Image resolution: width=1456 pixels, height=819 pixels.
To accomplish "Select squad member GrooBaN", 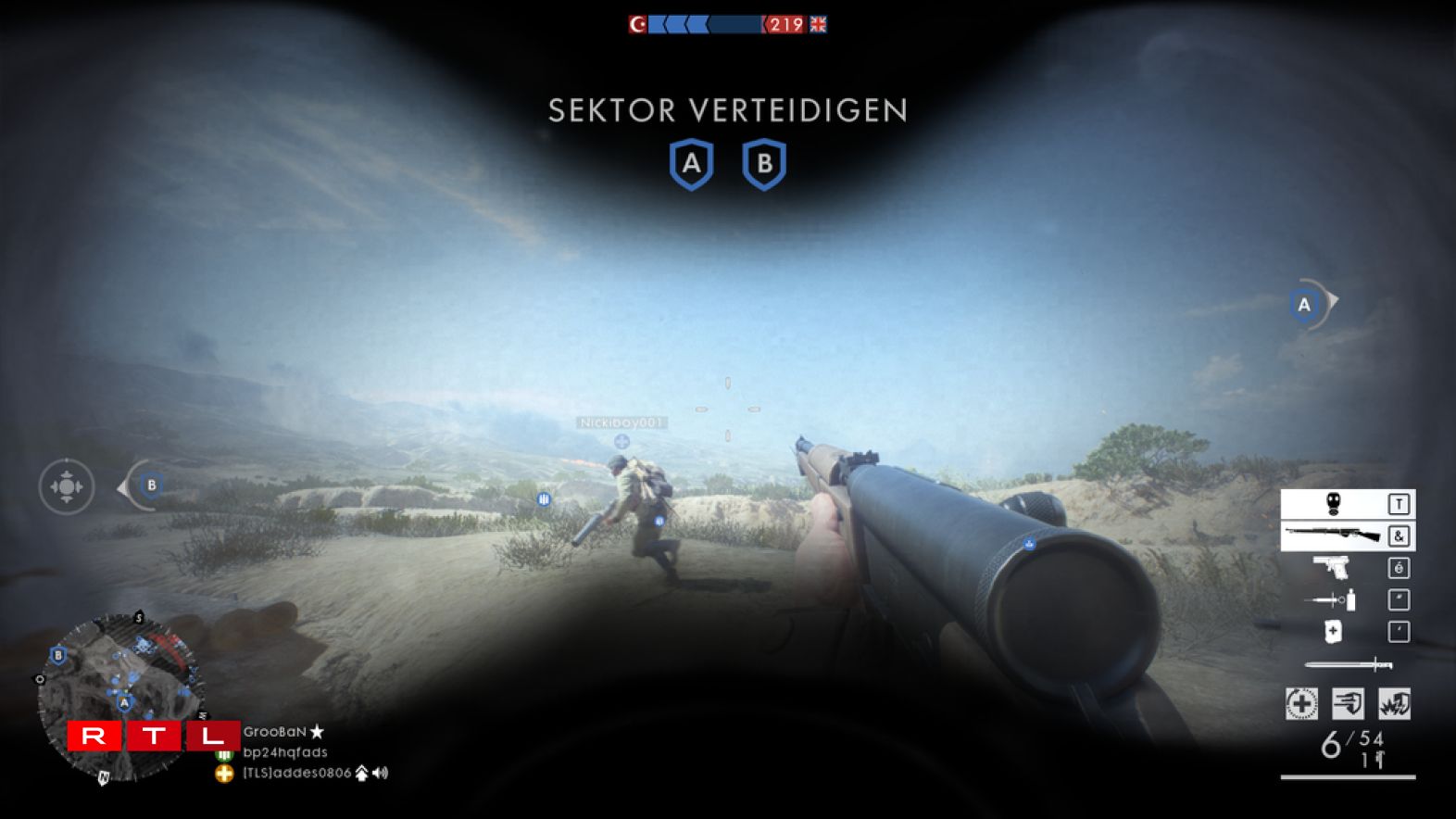I will coord(275,732).
